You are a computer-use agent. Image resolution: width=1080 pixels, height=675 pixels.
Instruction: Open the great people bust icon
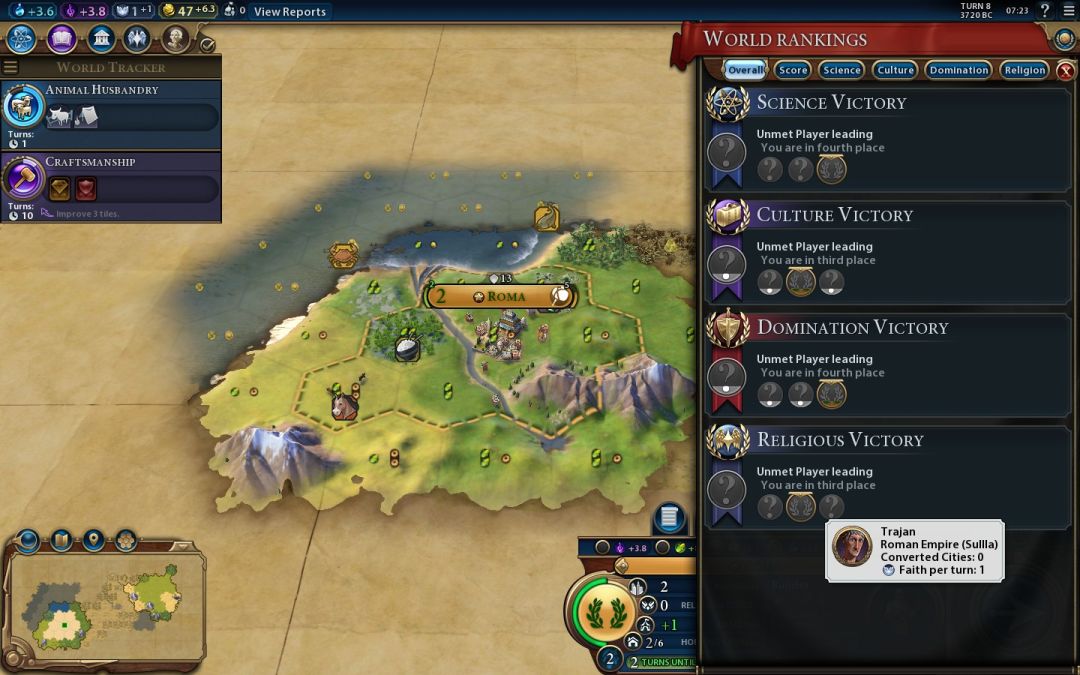tap(176, 39)
